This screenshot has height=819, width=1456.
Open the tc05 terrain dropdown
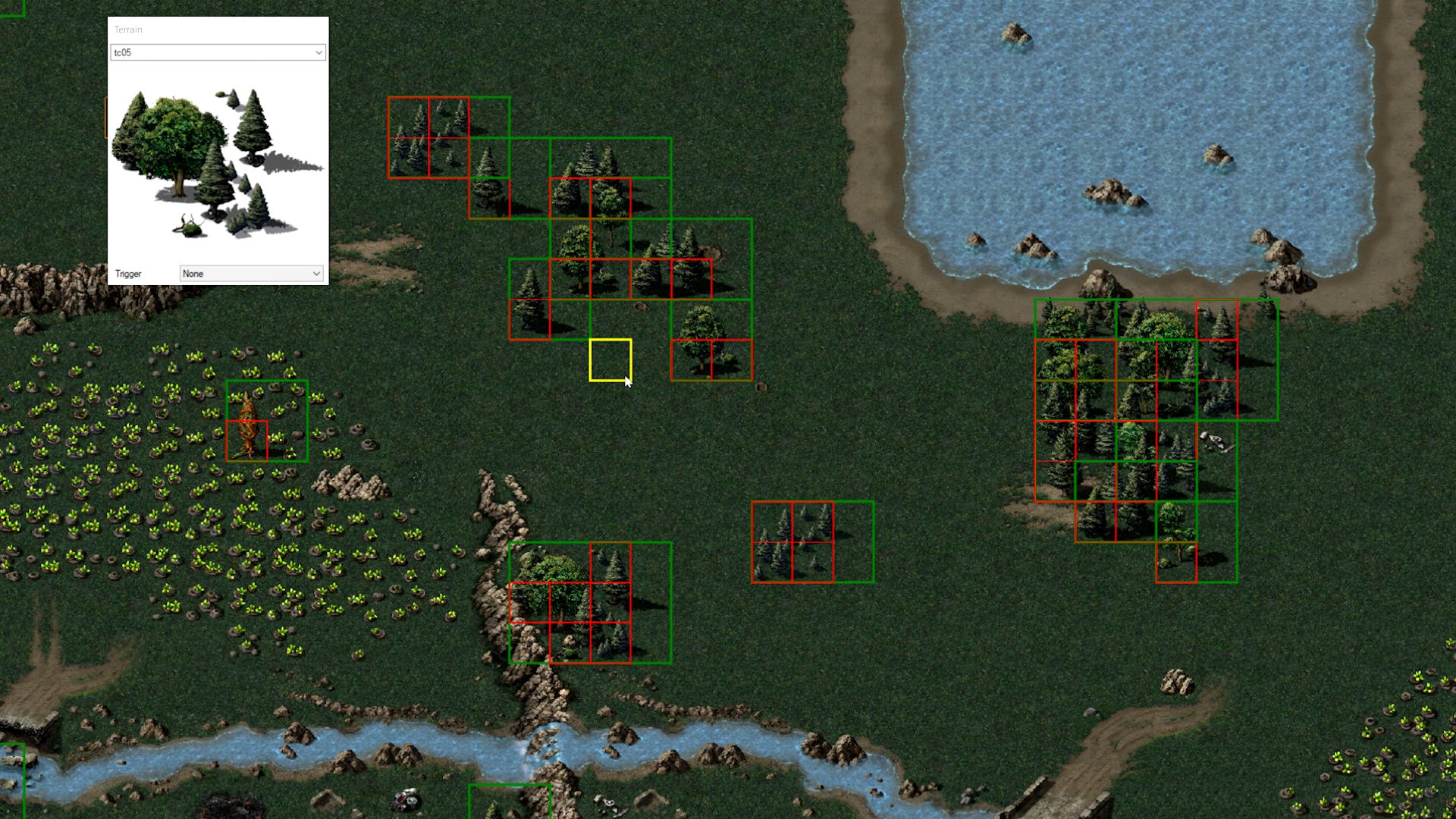[217, 52]
